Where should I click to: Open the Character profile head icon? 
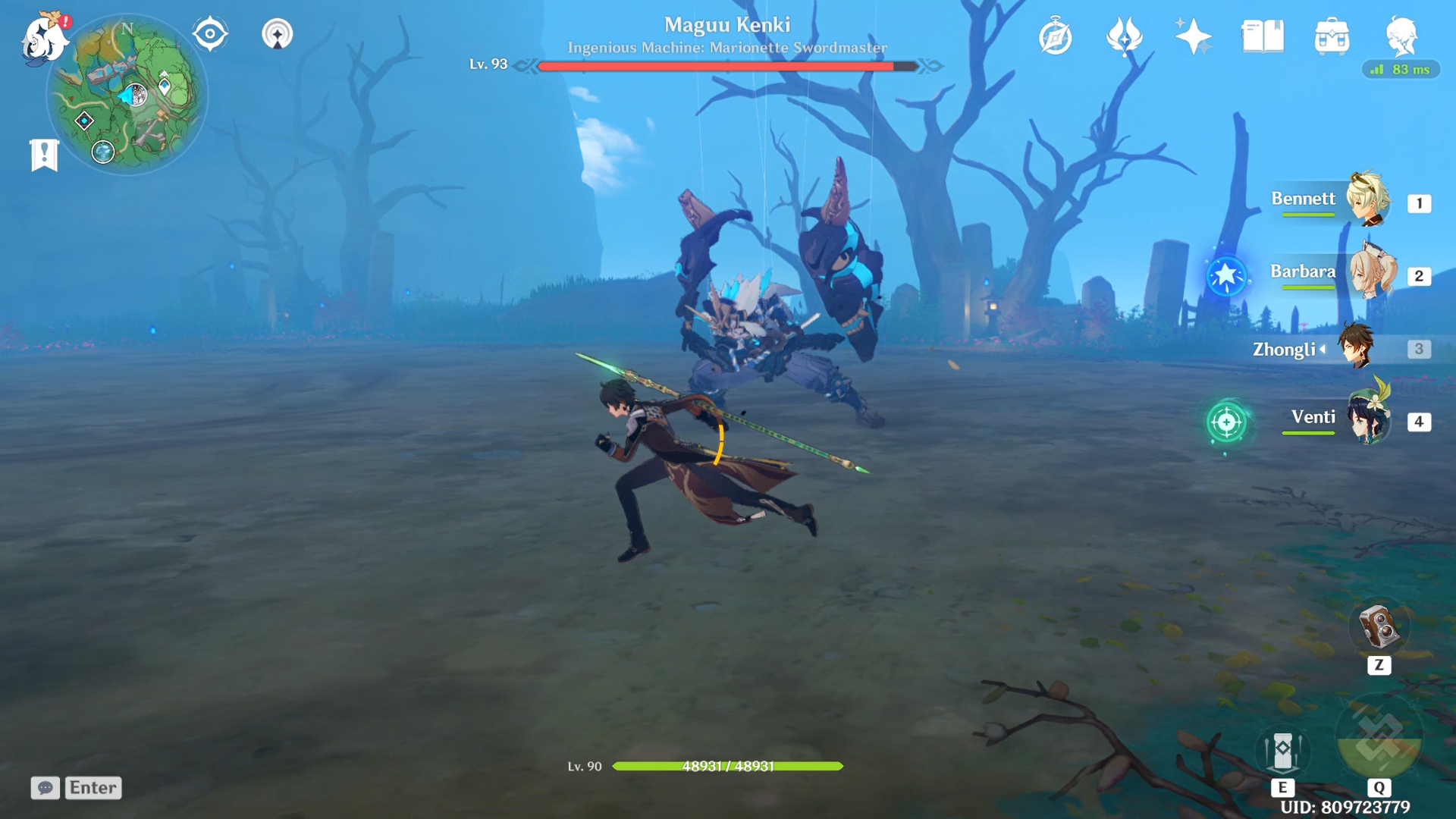coord(1404,34)
